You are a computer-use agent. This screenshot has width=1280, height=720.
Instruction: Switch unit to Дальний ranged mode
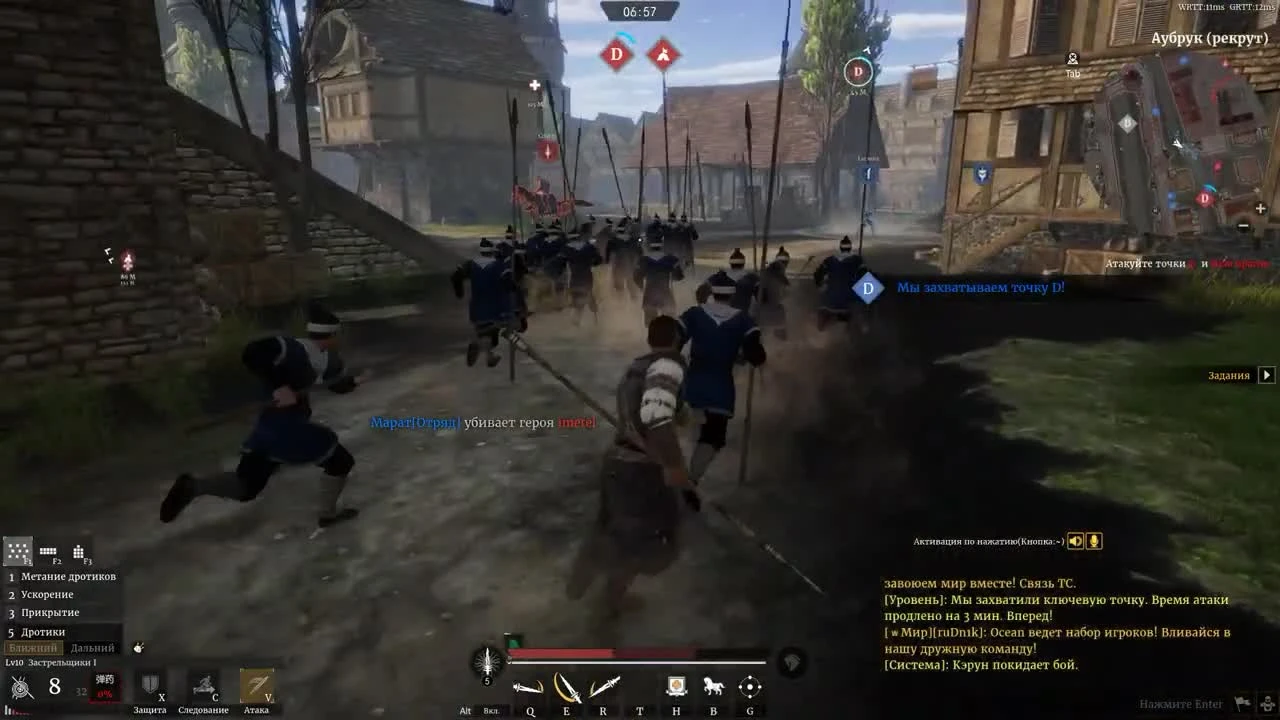(x=92, y=646)
